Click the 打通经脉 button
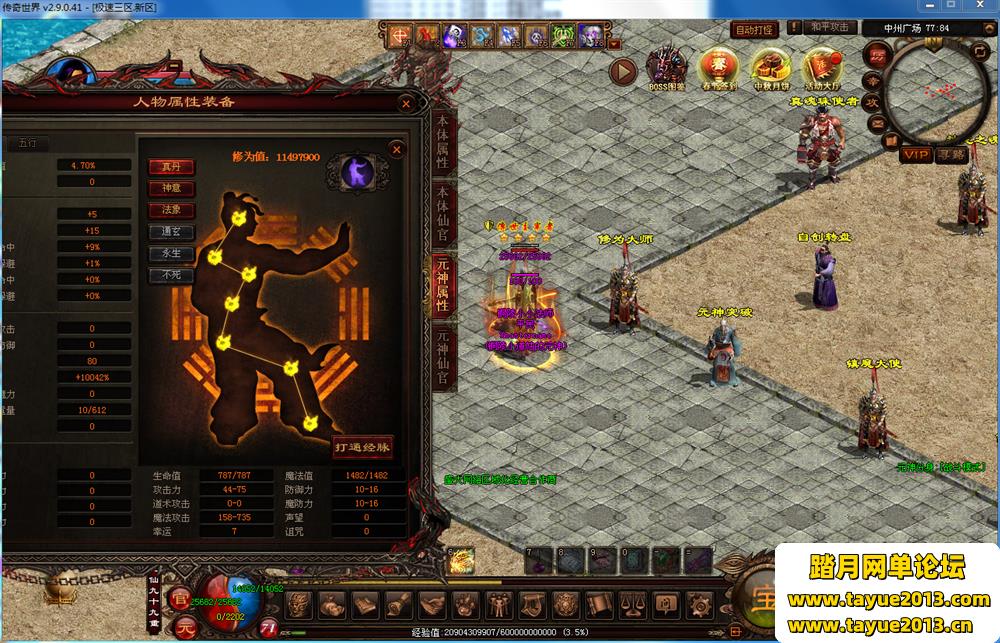This screenshot has width=1000, height=643. (x=363, y=446)
